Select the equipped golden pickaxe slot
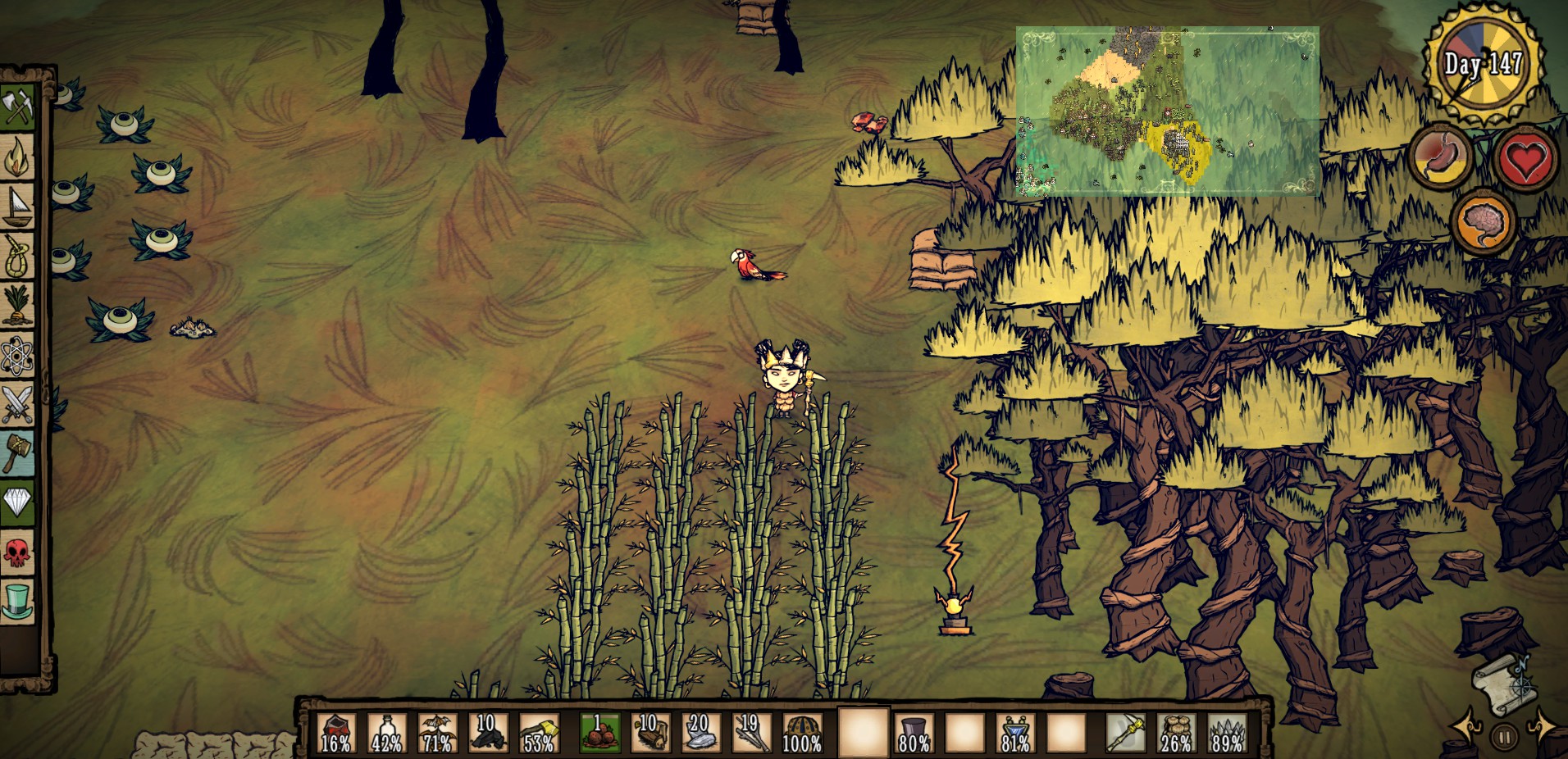The width and height of the screenshot is (1568, 759). (x=1124, y=732)
